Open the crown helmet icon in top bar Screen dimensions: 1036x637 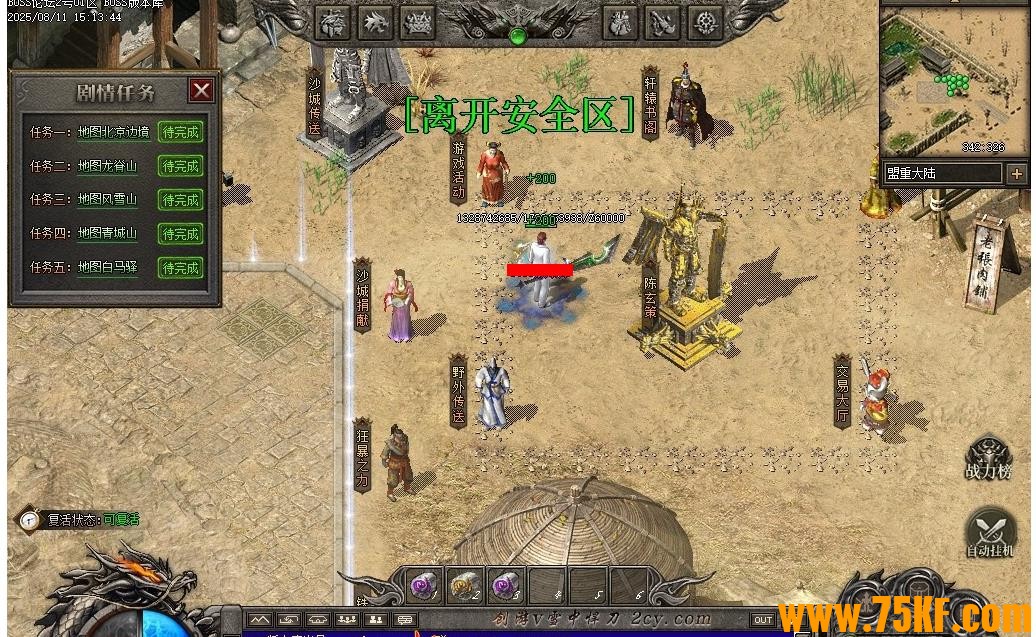coord(417,22)
